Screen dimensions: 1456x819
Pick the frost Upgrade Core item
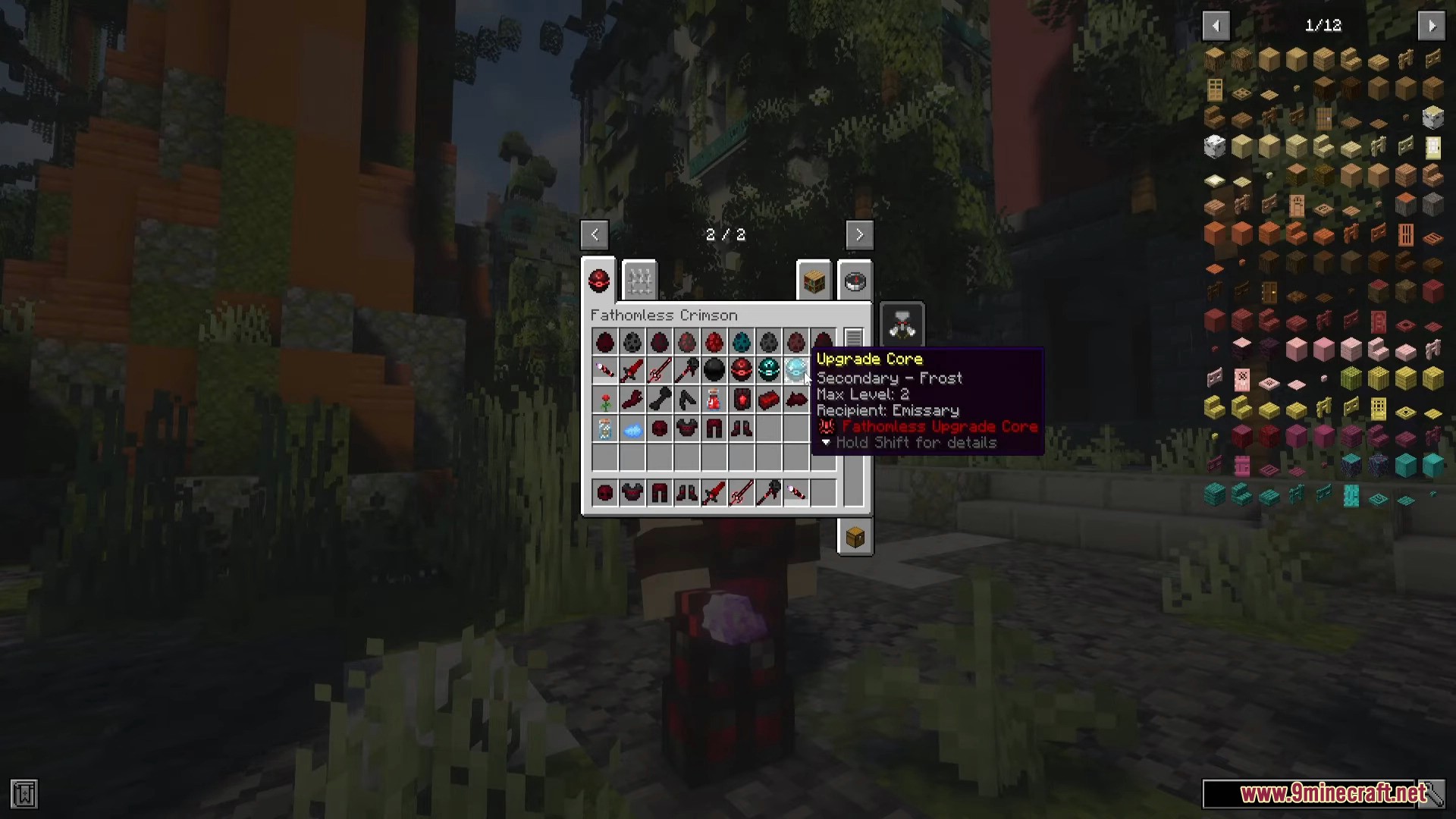click(x=795, y=370)
